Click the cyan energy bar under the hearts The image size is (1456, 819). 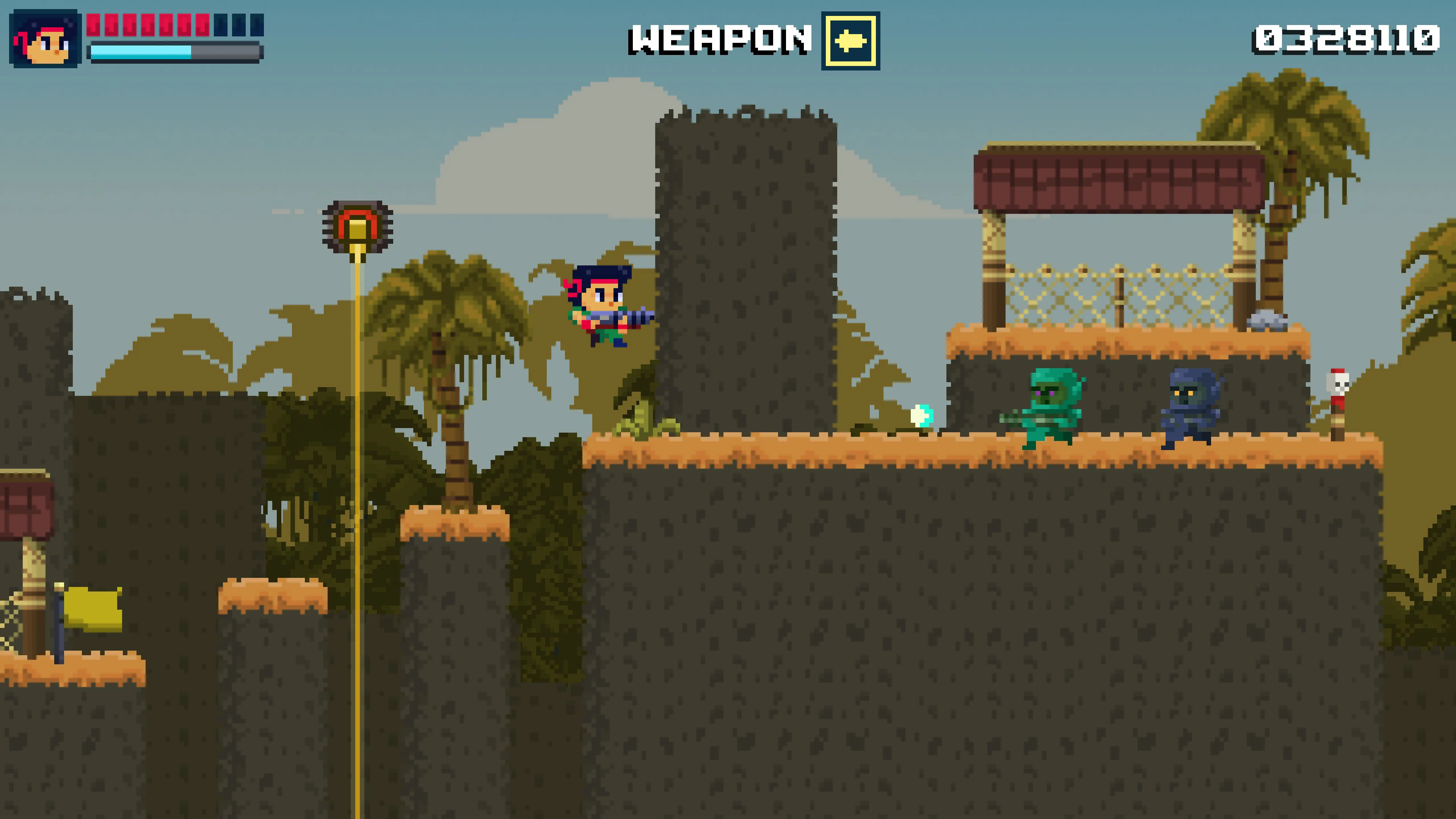tap(141, 52)
